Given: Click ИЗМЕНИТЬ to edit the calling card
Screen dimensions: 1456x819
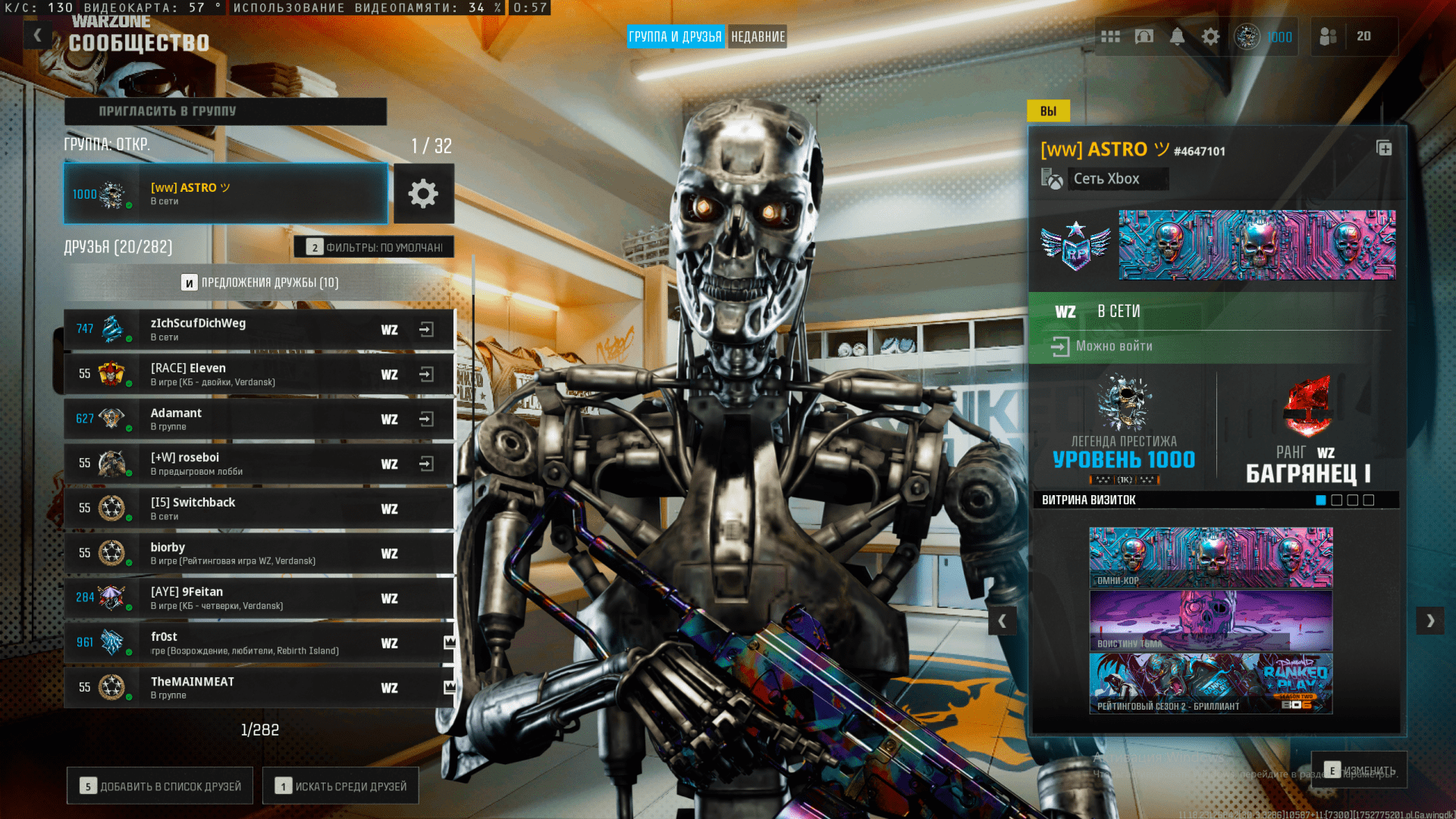Looking at the screenshot, I should [1360, 768].
